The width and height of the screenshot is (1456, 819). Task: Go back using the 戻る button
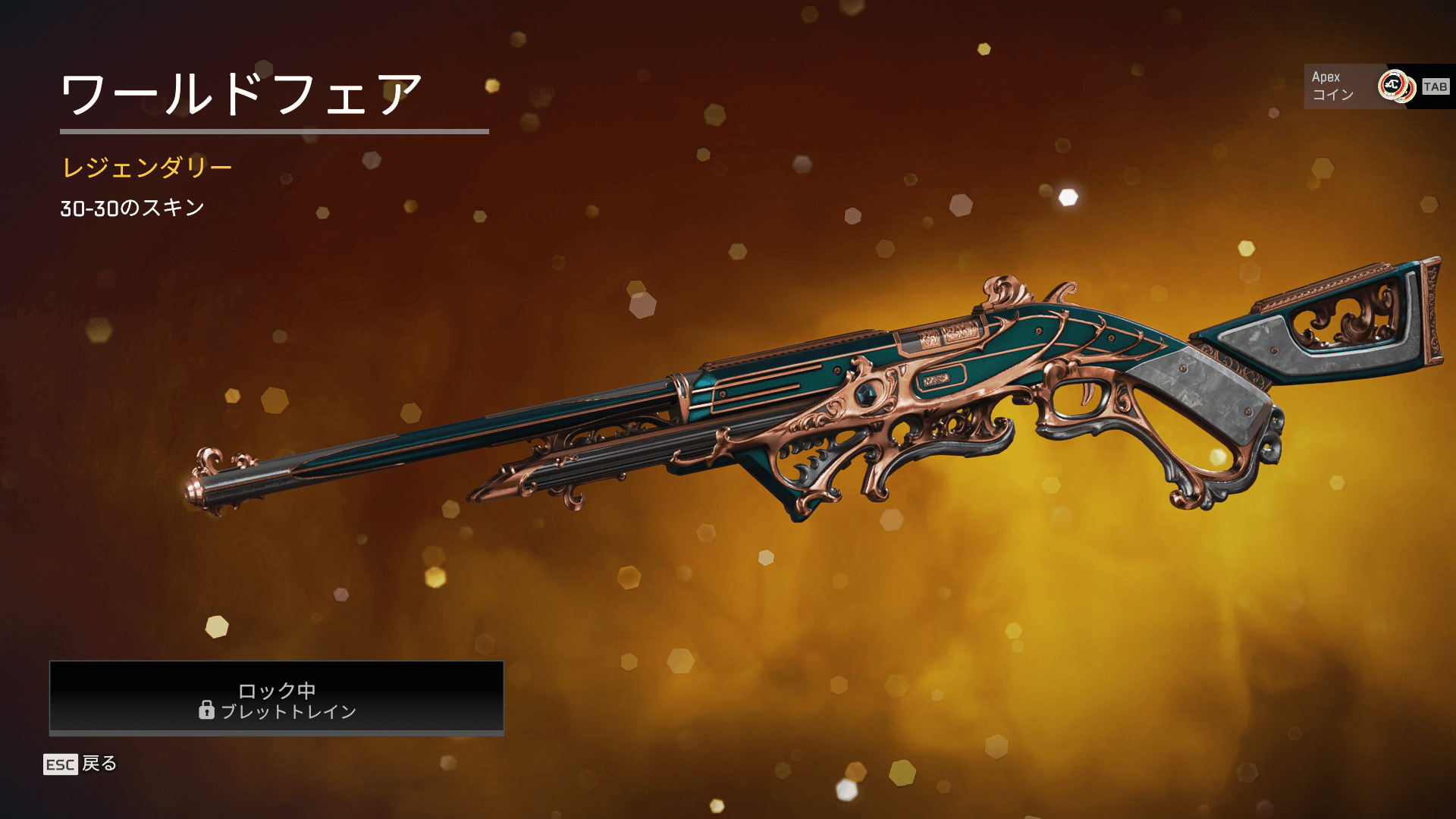click(81, 764)
